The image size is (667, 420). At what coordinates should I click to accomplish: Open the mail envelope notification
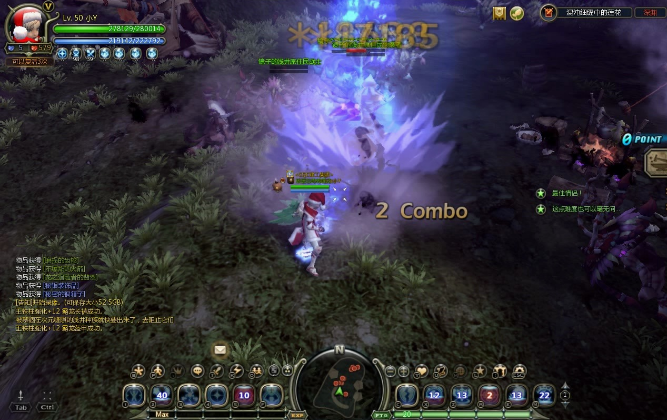(x=220, y=349)
